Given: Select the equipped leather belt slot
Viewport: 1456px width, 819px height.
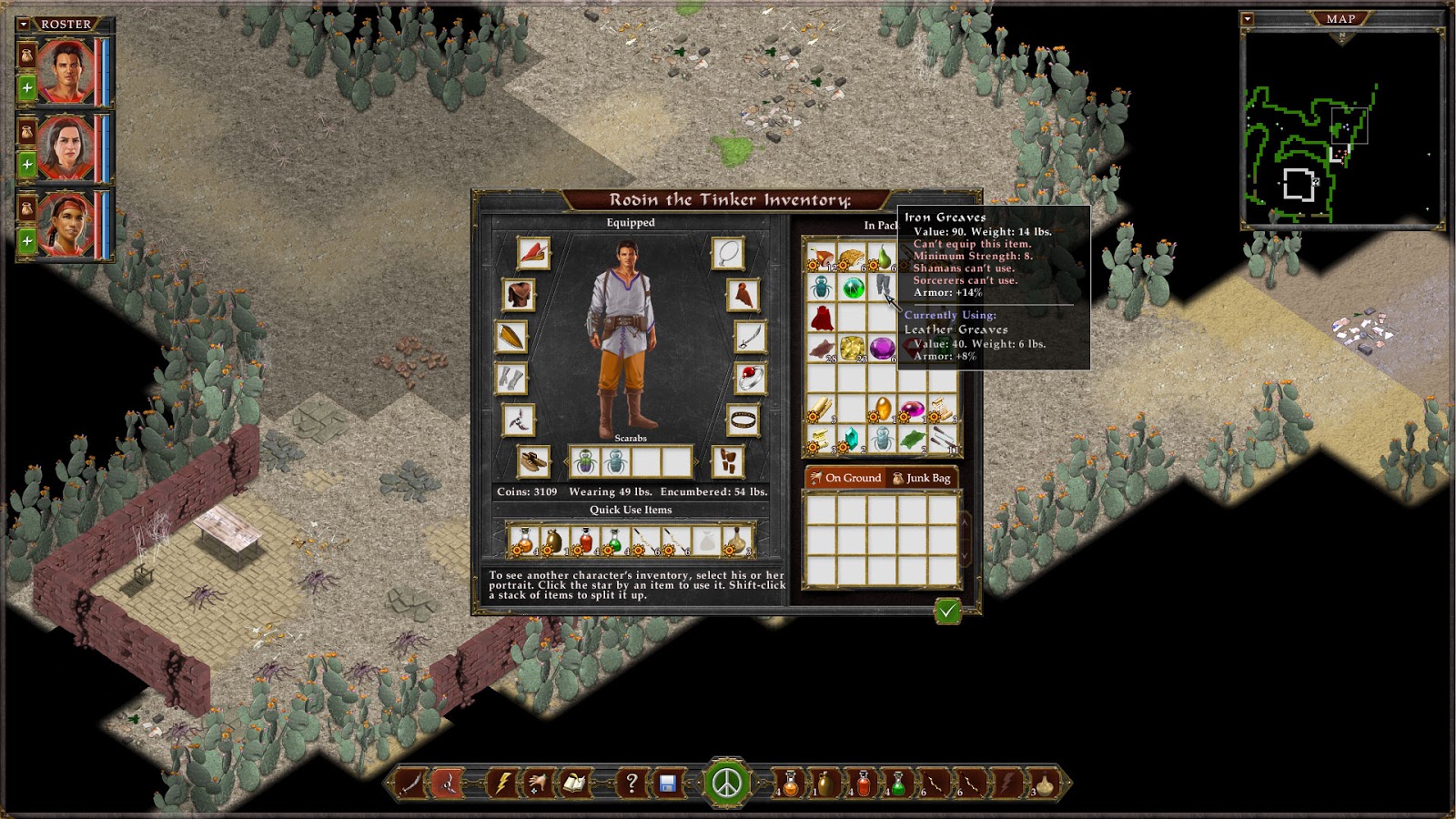Looking at the screenshot, I should pos(744,420).
